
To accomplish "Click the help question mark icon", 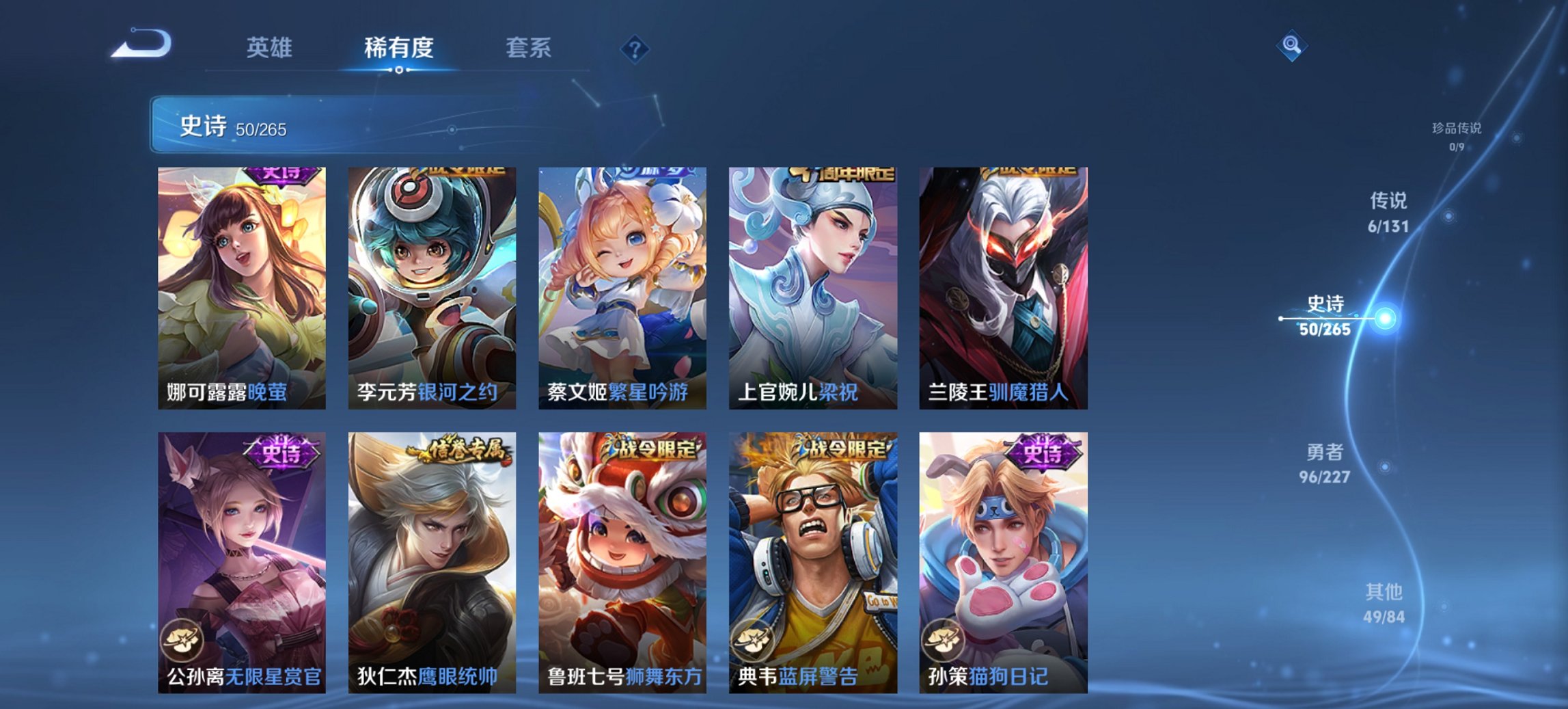I will [635, 49].
